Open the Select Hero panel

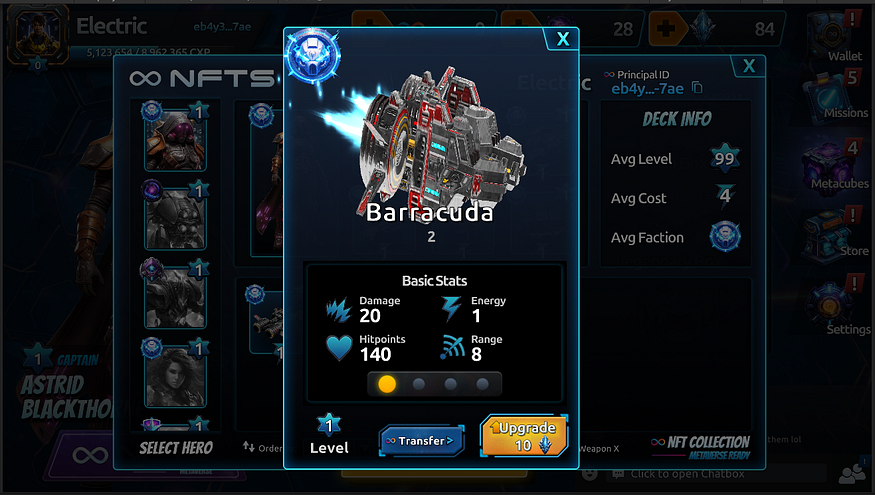coord(176,448)
